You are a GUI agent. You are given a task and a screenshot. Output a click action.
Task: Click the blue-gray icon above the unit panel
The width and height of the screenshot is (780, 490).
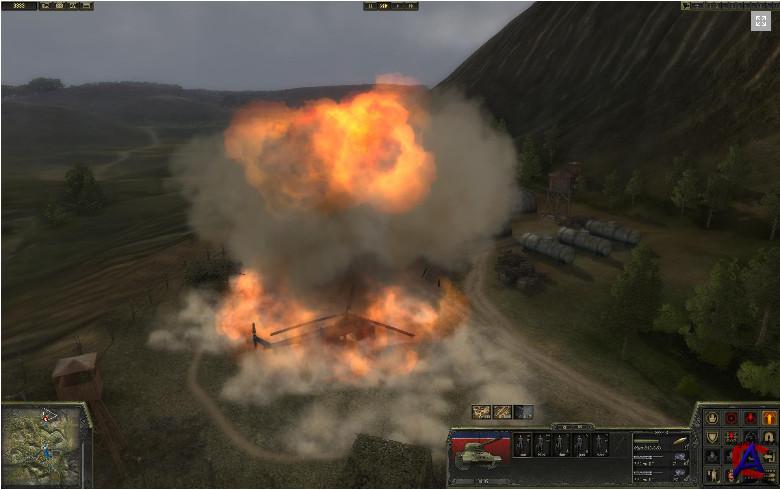tap(523, 412)
